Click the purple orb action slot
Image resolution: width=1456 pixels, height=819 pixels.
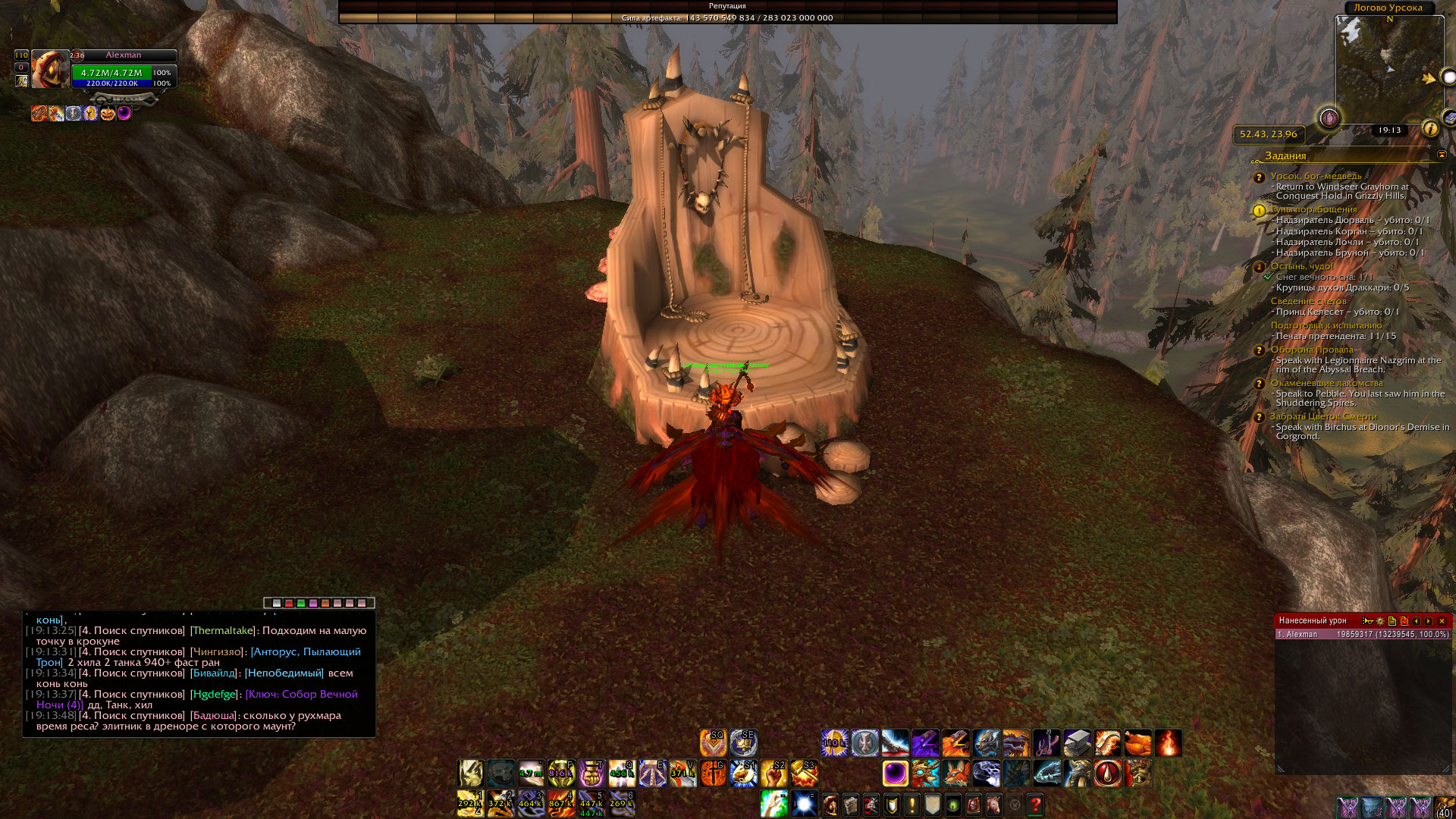pos(895,773)
